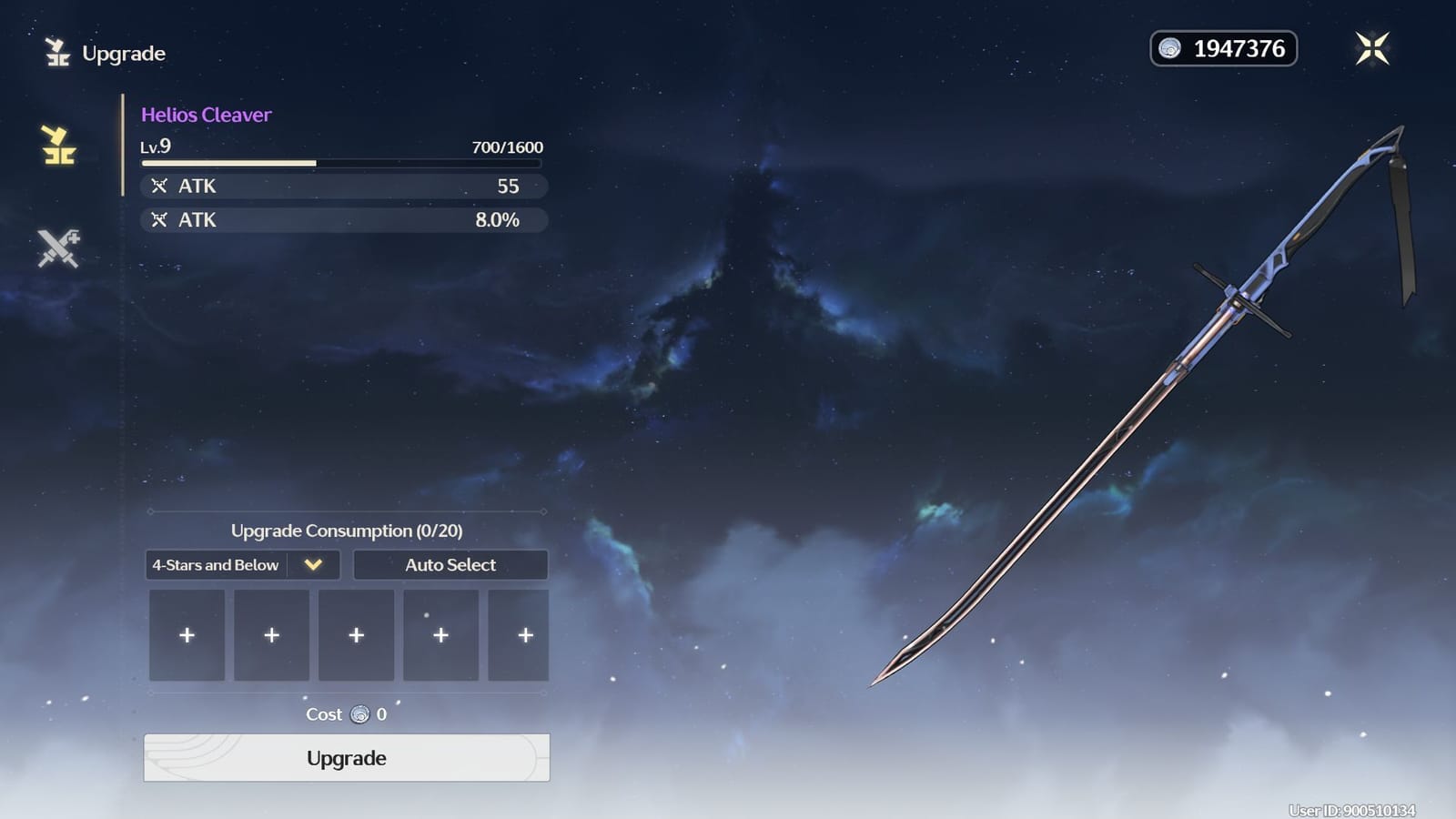Image resolution: width=1456 pixels, height=819 pixels.
Task: Click the exit icon in the top-right corner
Action: tap(1373, 48)
